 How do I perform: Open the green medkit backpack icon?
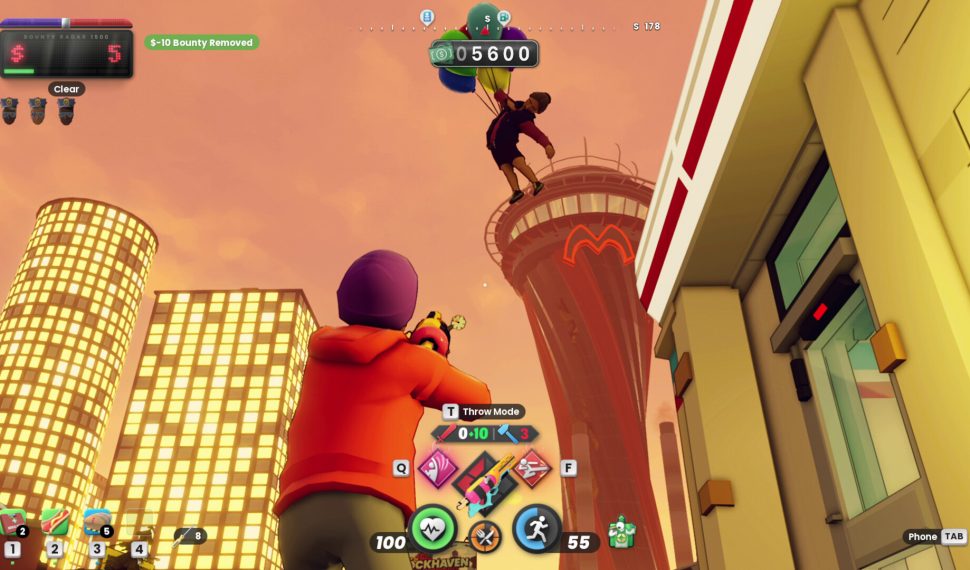(x=621, y=533)
